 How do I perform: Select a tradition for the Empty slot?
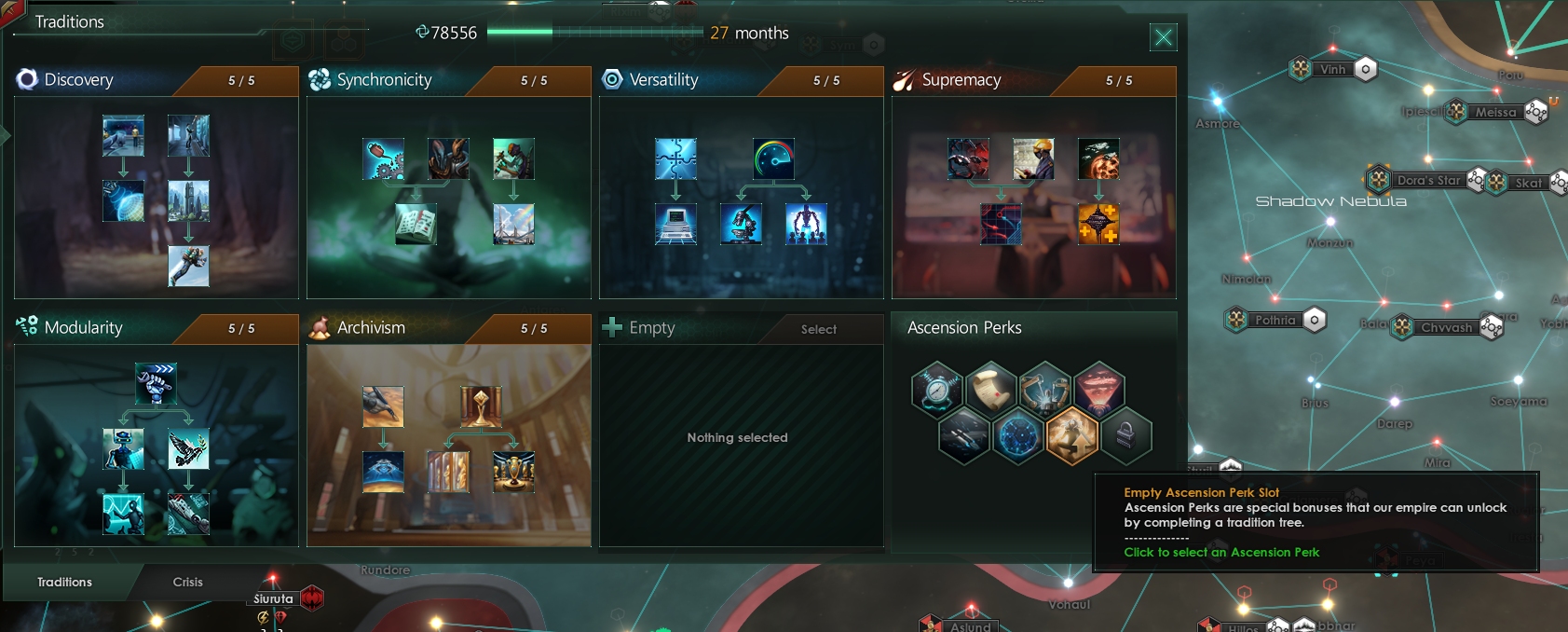[818, 329]
